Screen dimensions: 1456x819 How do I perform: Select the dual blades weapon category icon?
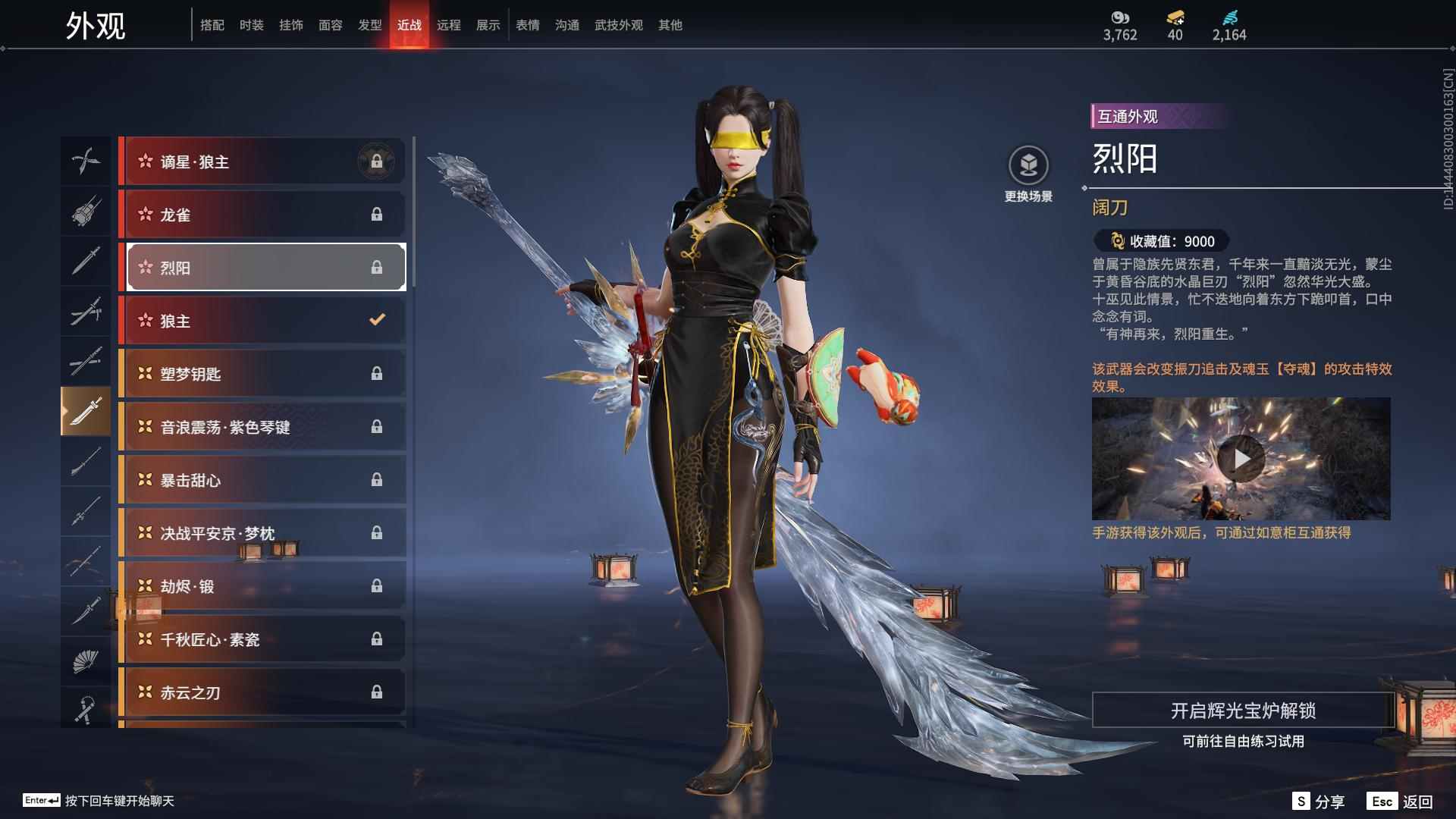pos(86,162)
